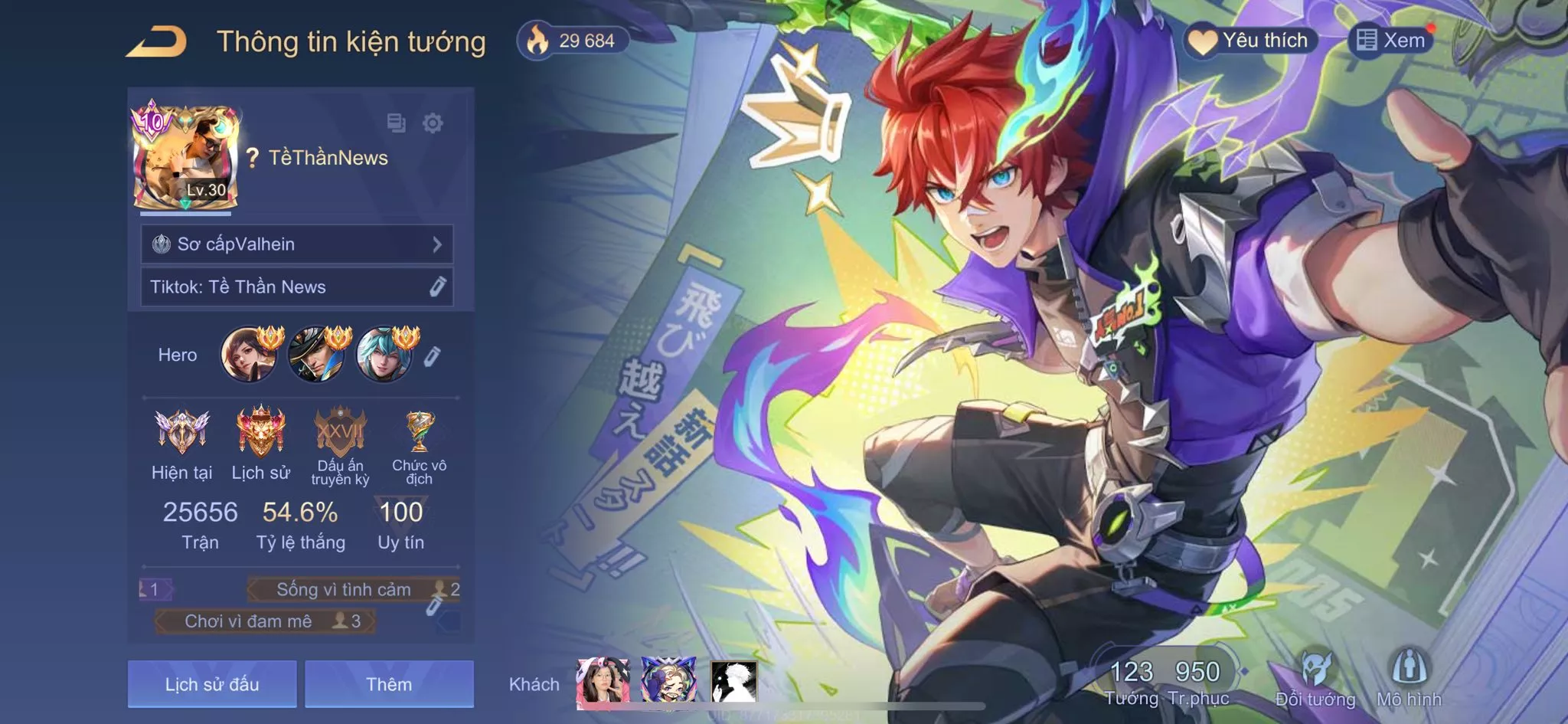Go back using the return arrow
This screenshot has width=1568, height=724.
tap(157, 41)
